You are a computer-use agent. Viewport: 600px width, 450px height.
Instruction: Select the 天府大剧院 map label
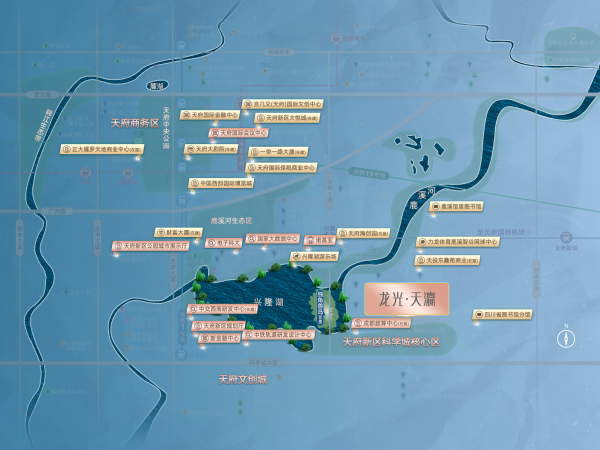(x=214, y=149)
